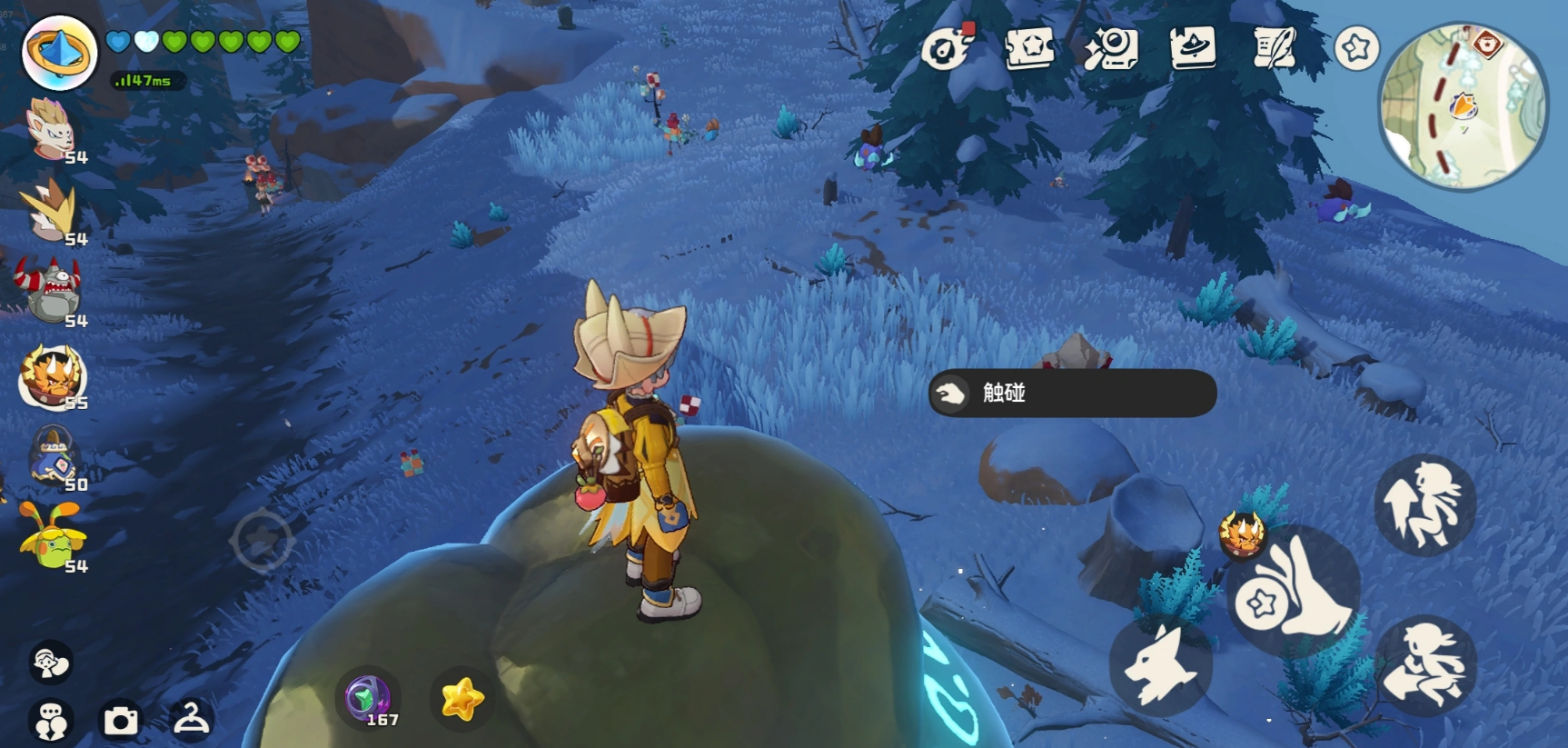Select the orange horned pet, level 55
The image size is (1568, 748).
coord(52,374)
